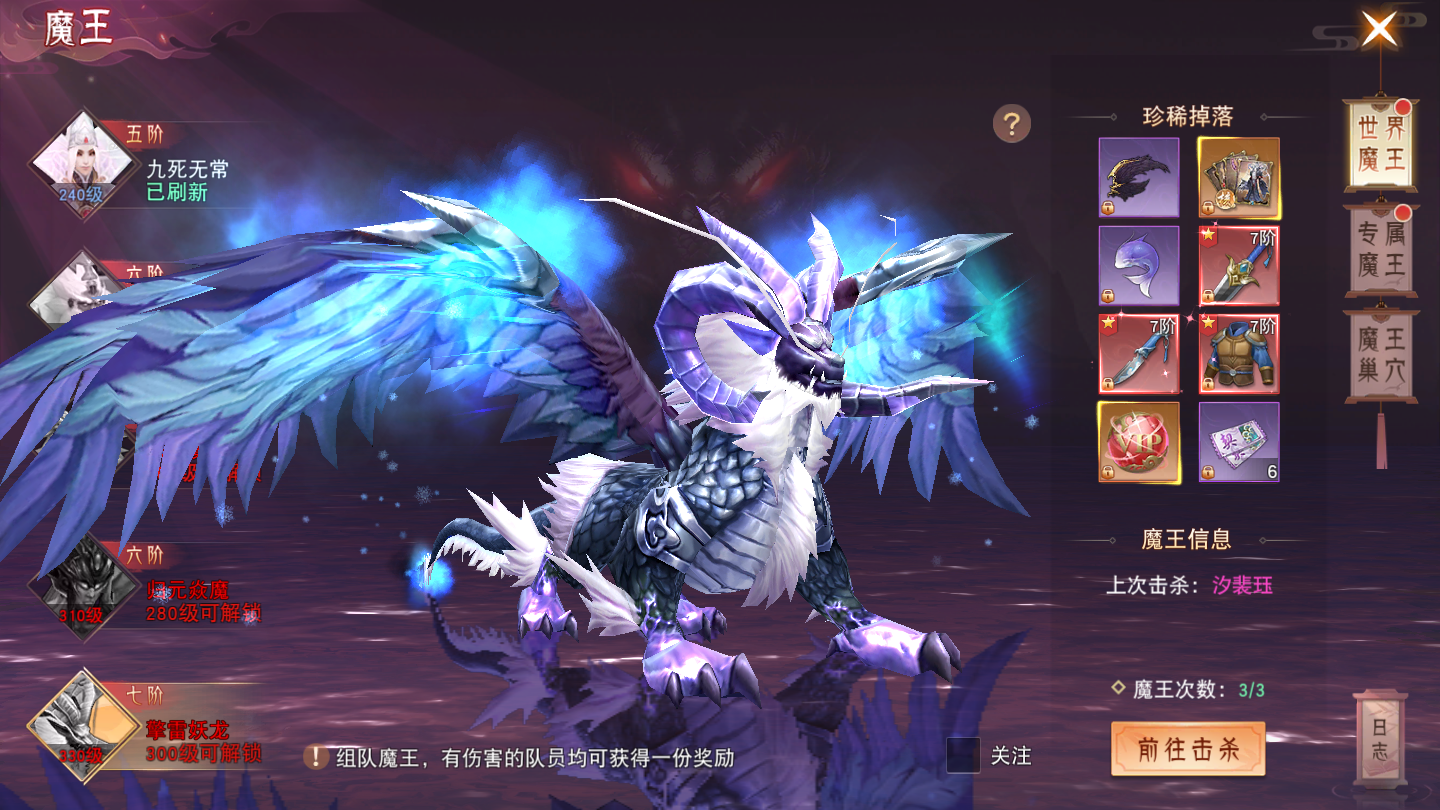Open the 日志 log panel

pyautogui.click(x=1380, y=737)
